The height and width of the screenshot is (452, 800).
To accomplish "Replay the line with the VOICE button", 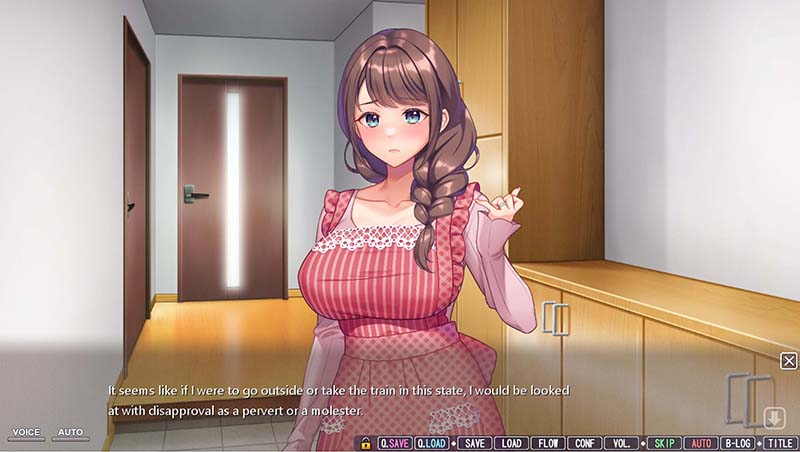I will (x=26, y=433).
